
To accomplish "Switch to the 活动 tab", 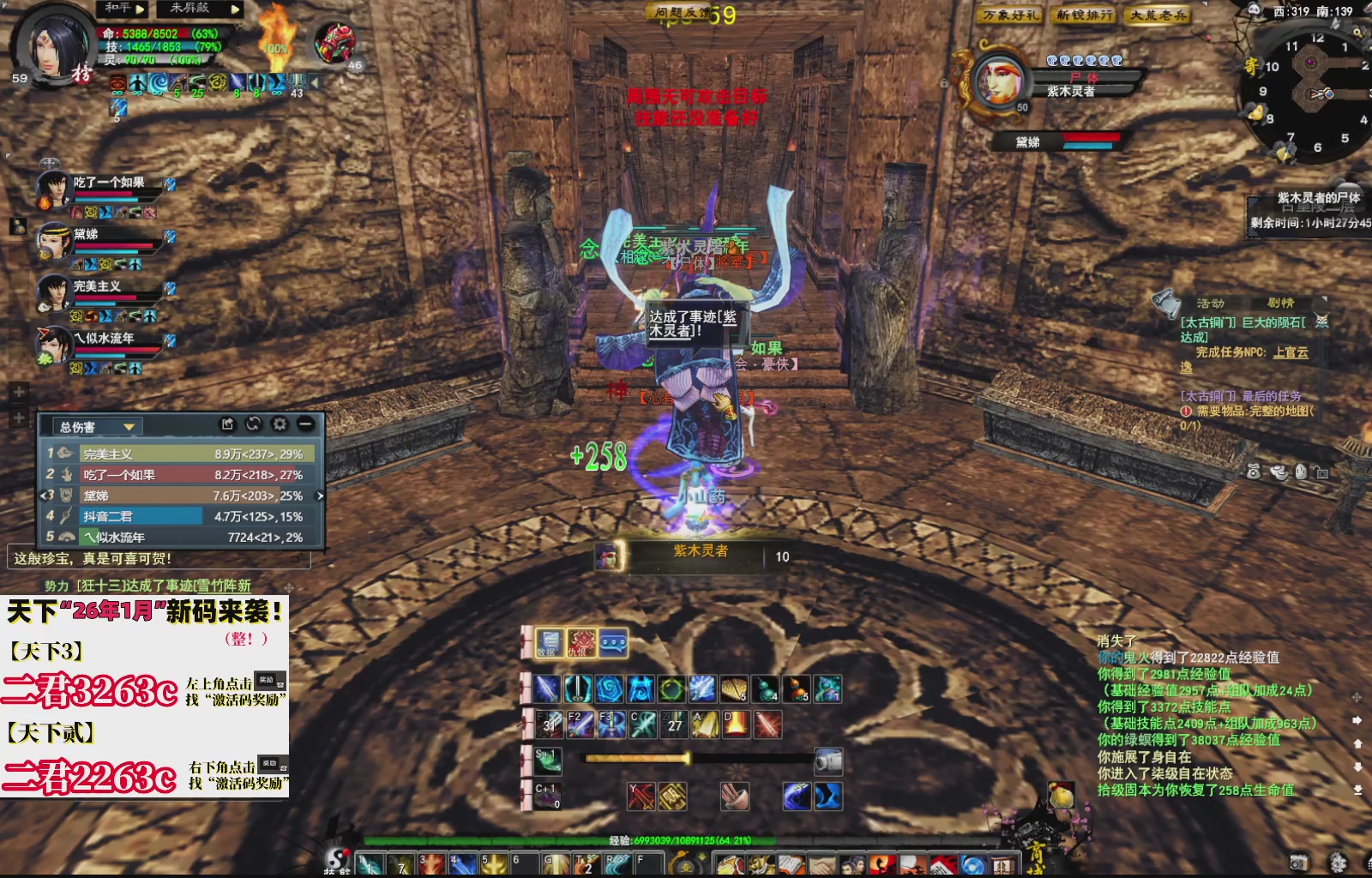I will click(1211, 304).
